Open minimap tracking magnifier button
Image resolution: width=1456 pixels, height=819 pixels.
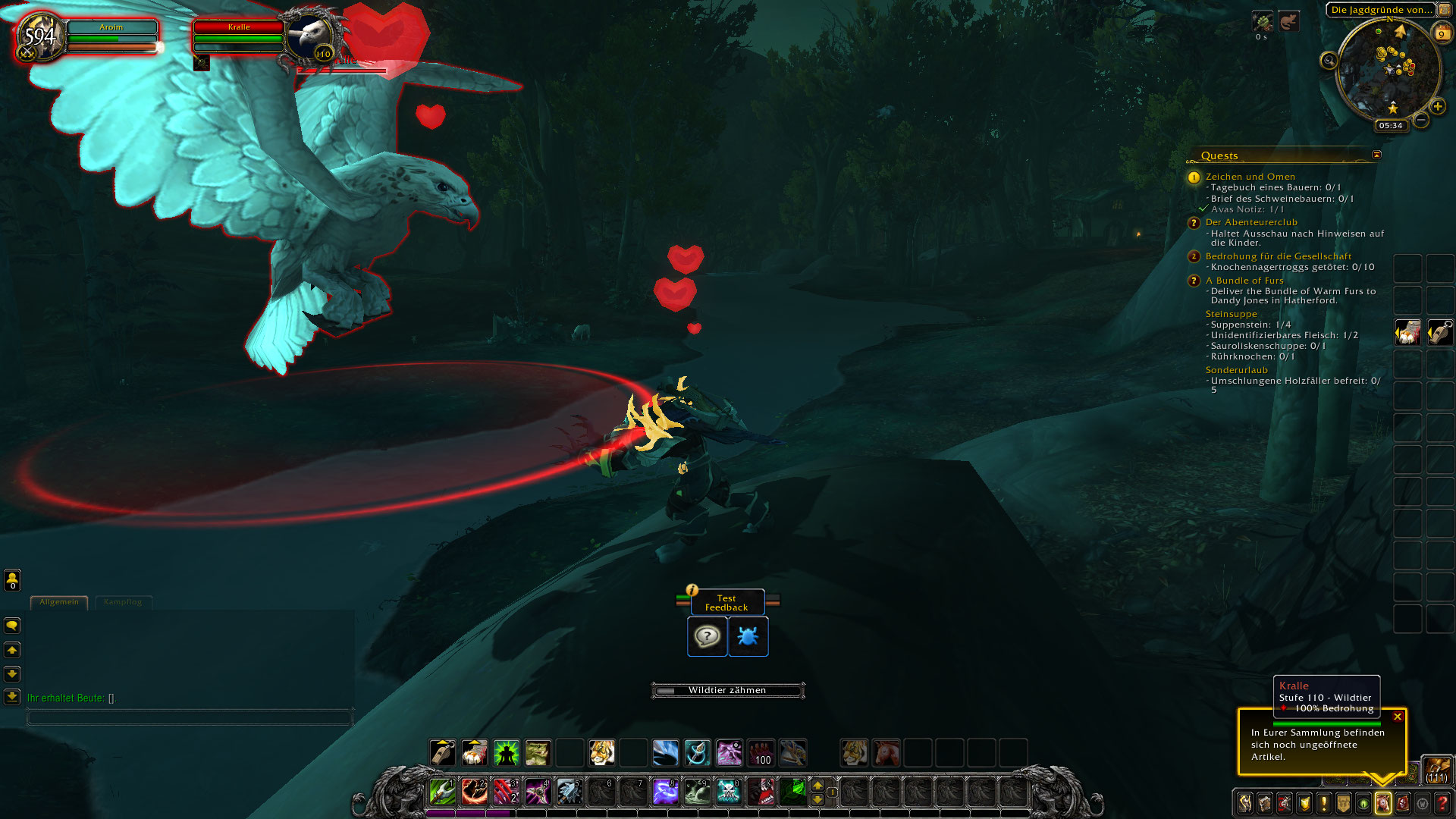coord(1329,61)
